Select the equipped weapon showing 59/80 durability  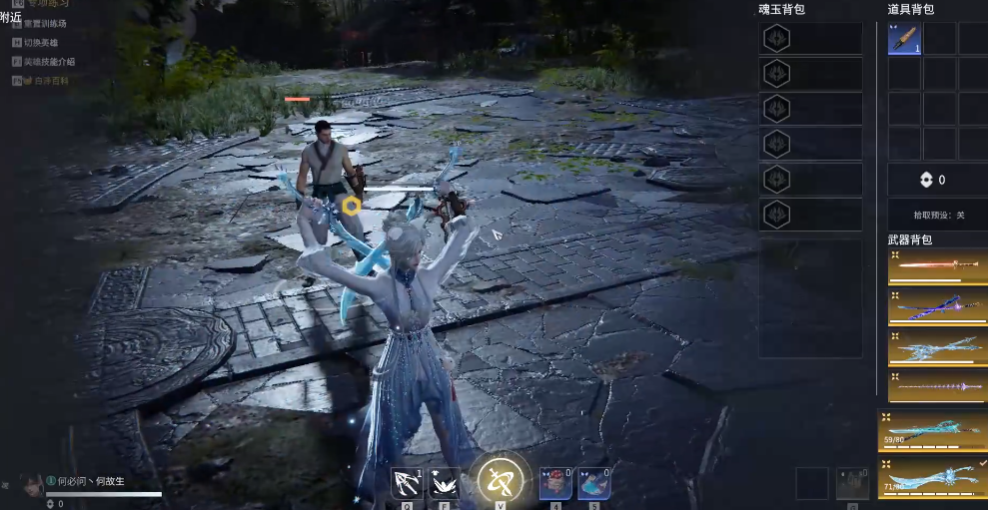tap(932, 429)
